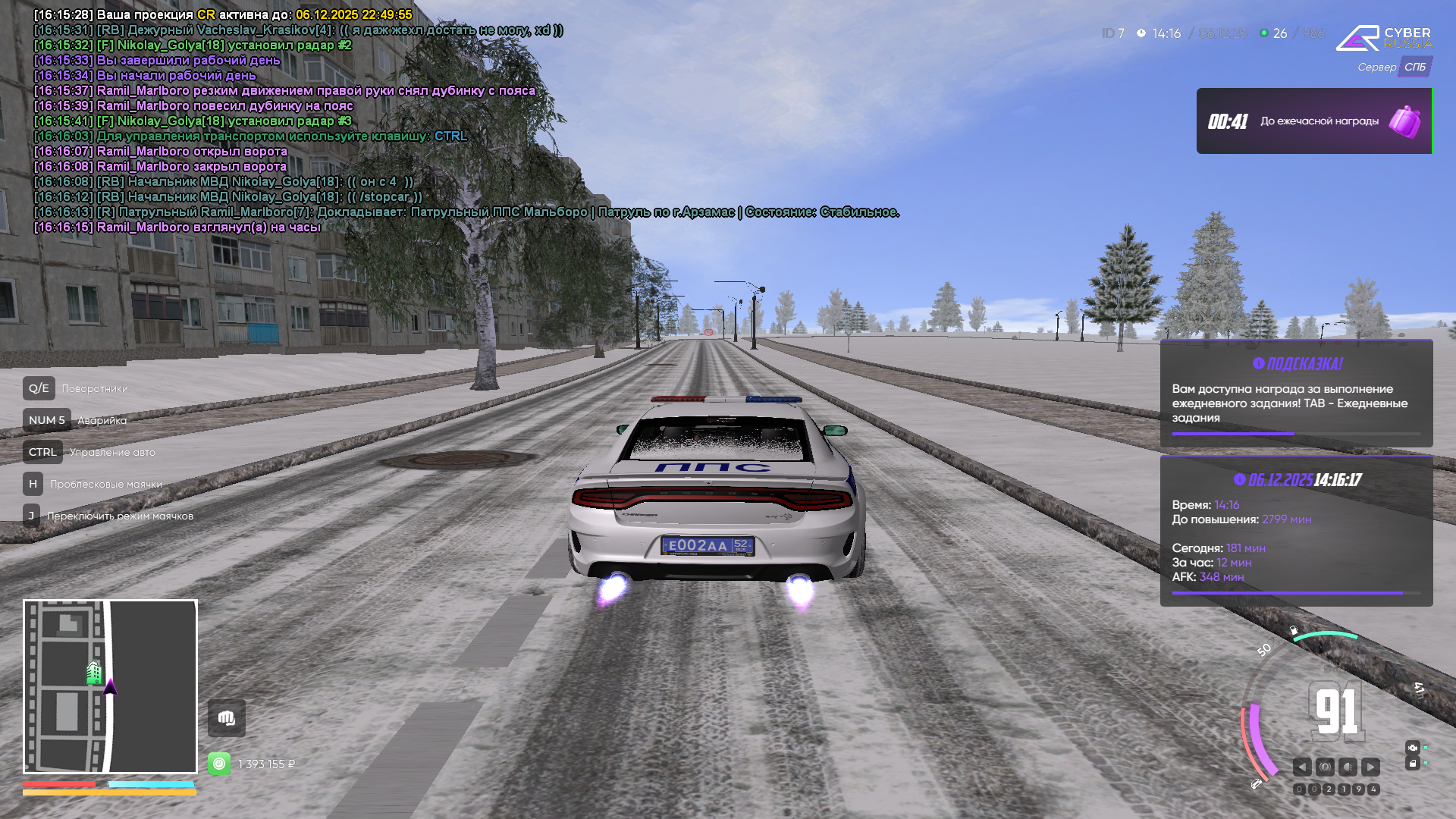
Task: Toggle the right turn signal arrow
Action: coord(1370,767)
